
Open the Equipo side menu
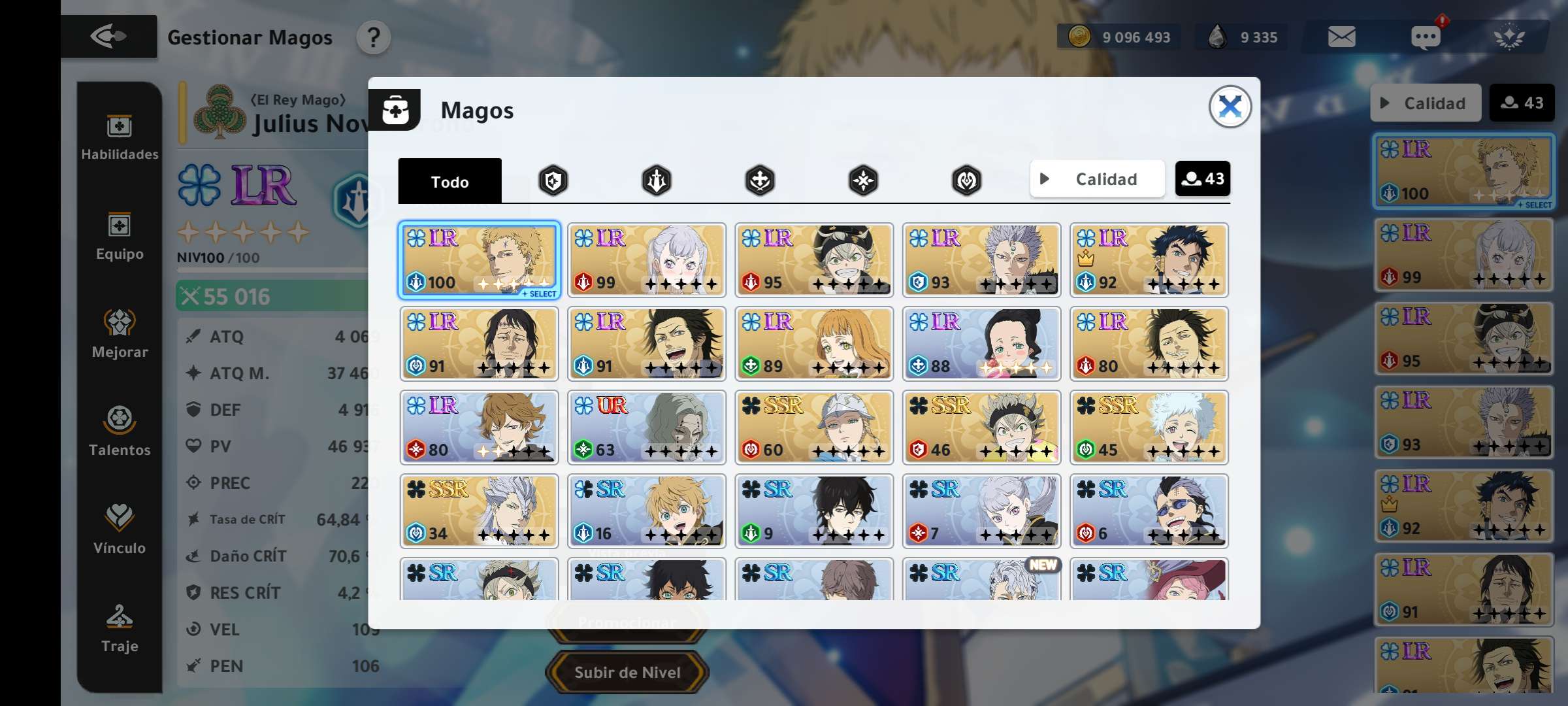pyautogui.click(x=120, y=236)
